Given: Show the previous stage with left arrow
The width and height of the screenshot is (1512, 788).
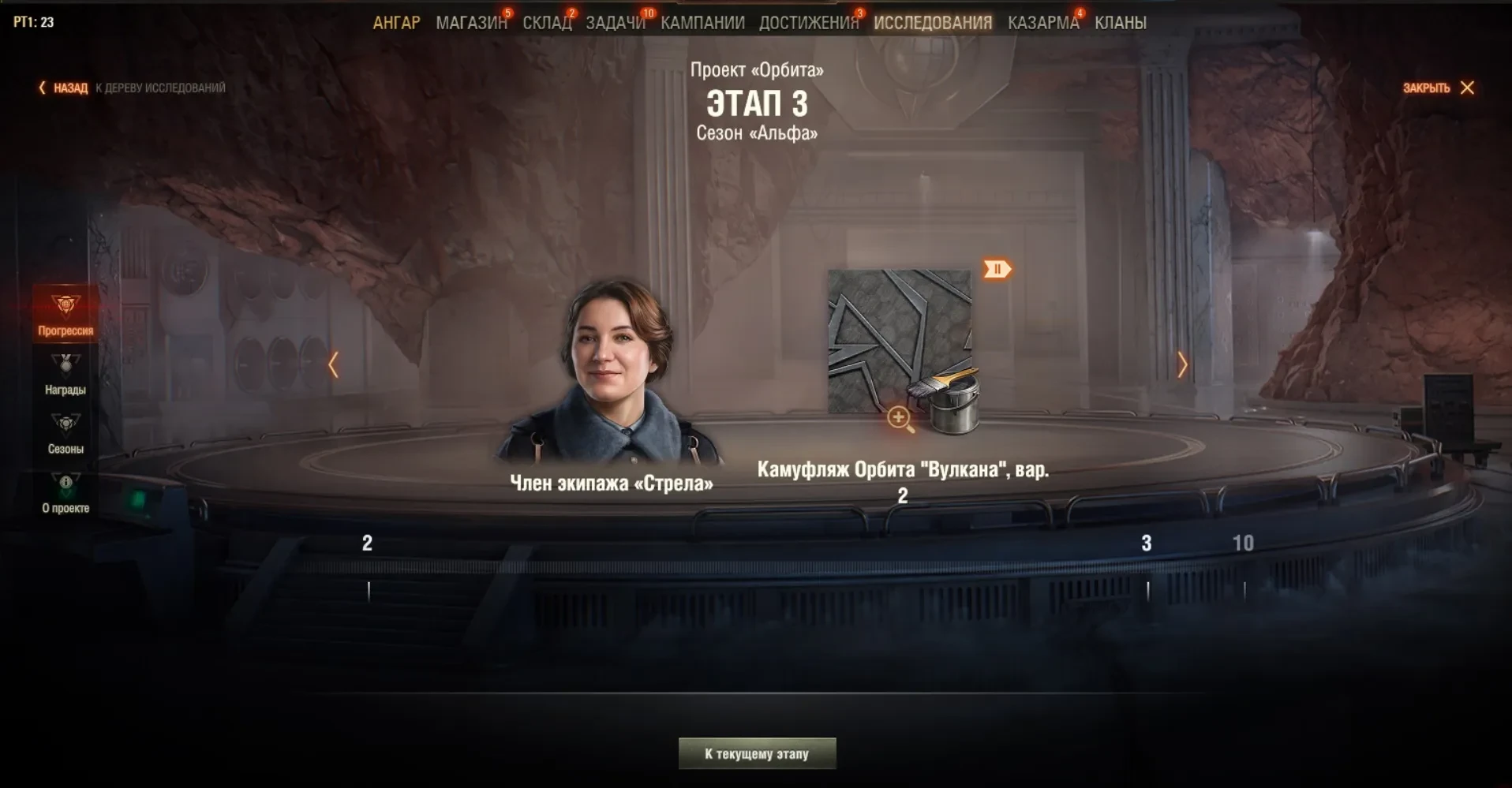Looking at the screenshot, I should pos(334,364).
